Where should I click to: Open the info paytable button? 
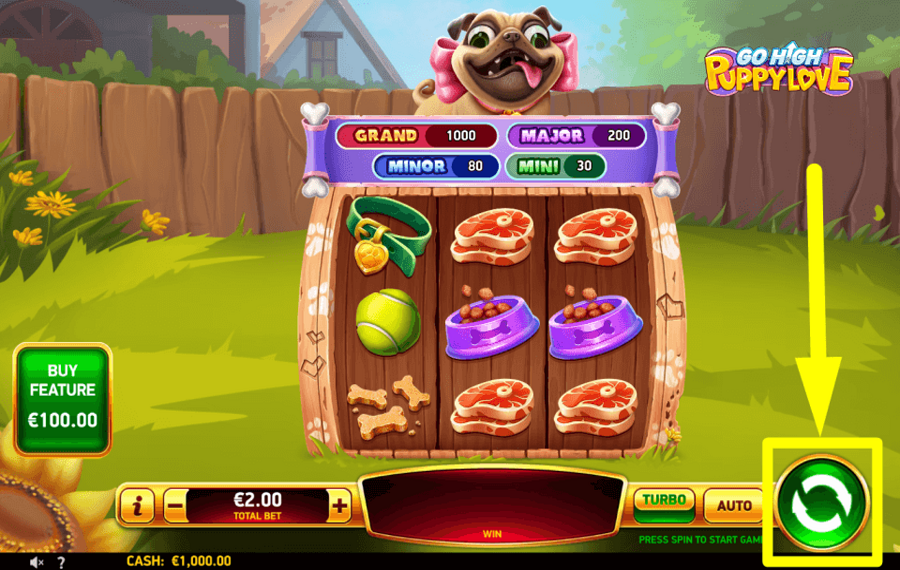[137, 506]
